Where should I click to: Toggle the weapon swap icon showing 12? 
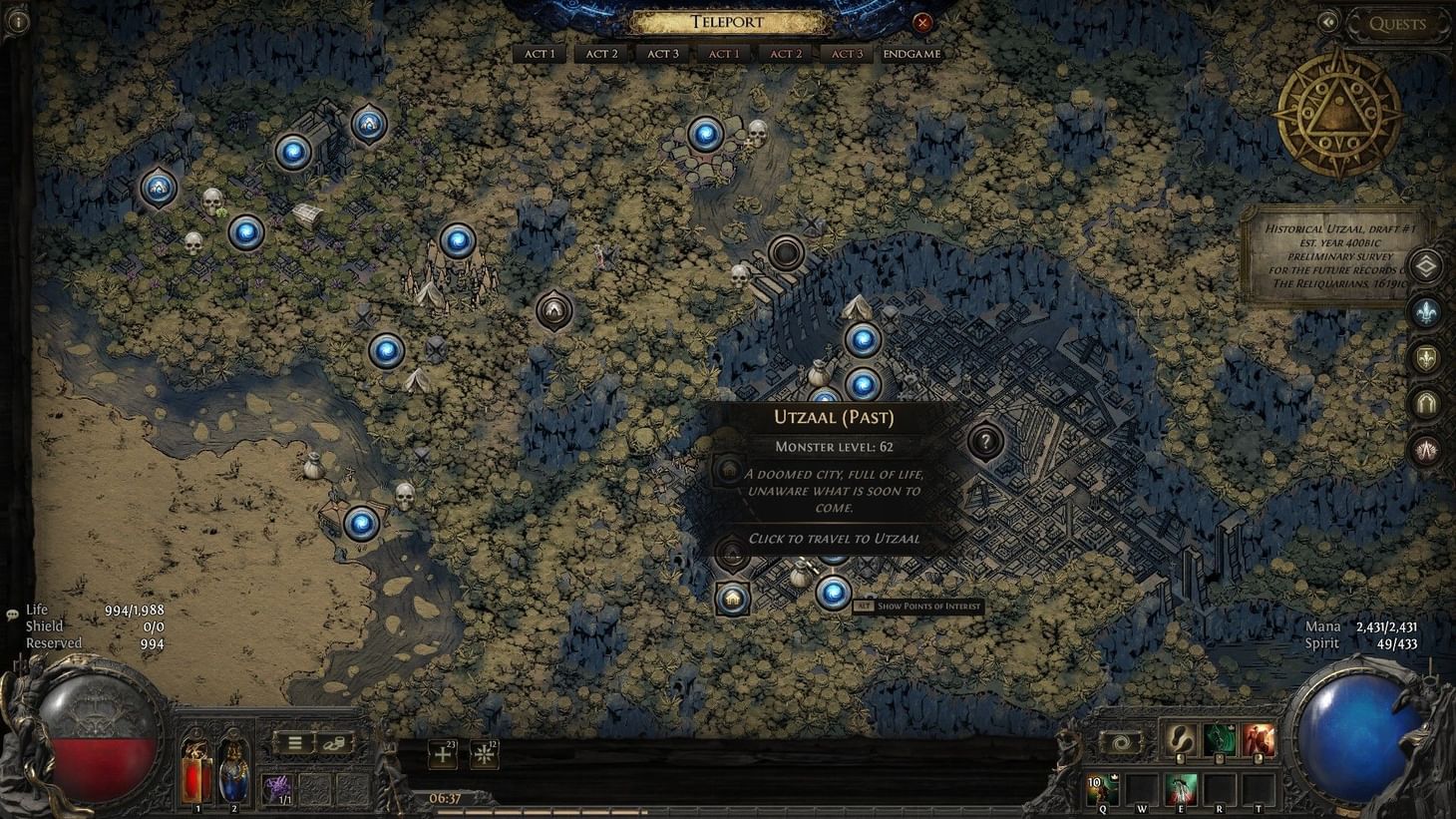(485, 755)
